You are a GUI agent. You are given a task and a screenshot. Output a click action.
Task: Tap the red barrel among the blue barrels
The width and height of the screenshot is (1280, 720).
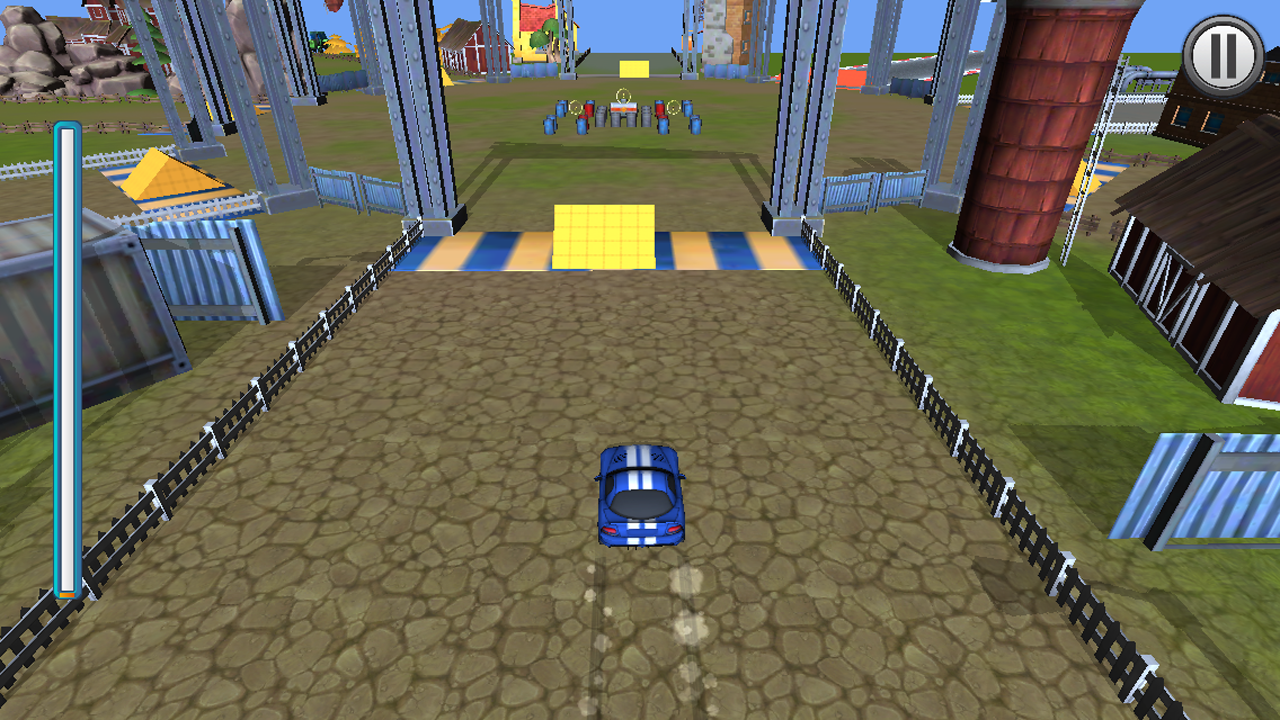click(589, 109)
